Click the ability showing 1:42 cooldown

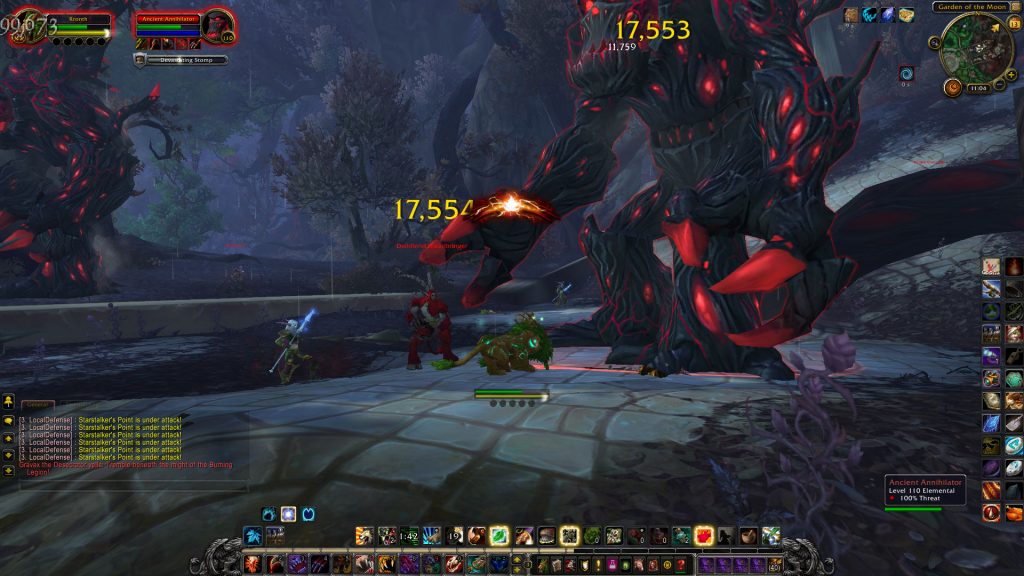pyautogui.click(x=408, y=536)
